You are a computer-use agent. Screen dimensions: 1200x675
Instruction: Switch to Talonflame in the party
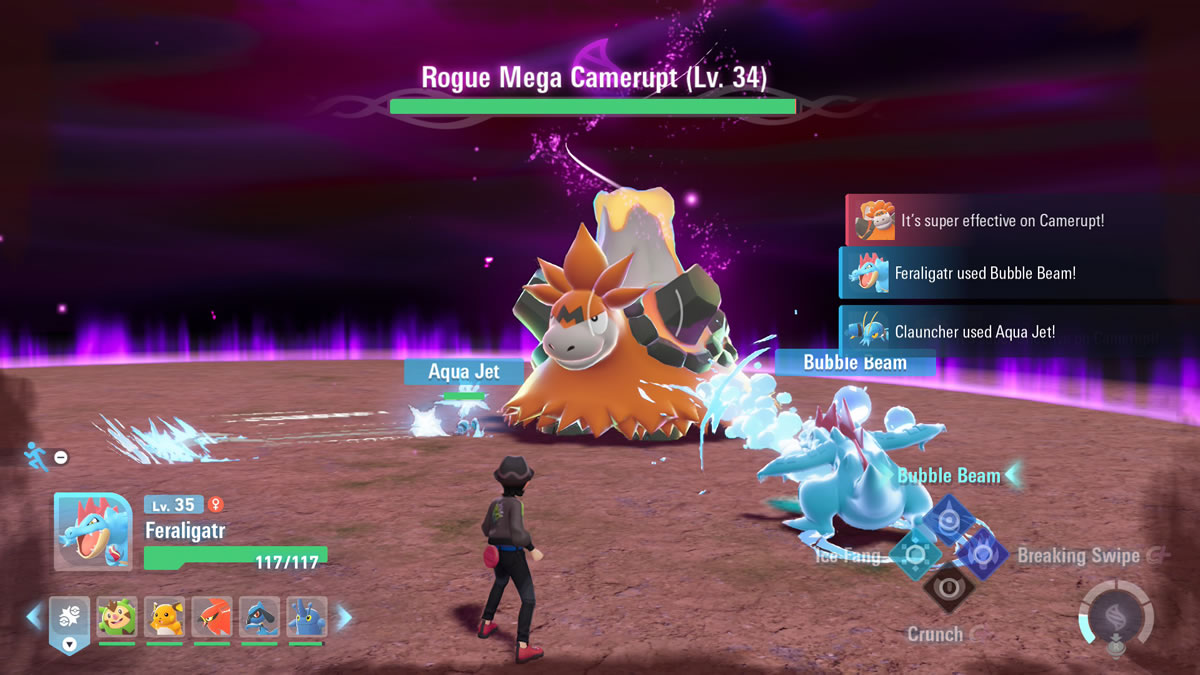coord(212,618)
